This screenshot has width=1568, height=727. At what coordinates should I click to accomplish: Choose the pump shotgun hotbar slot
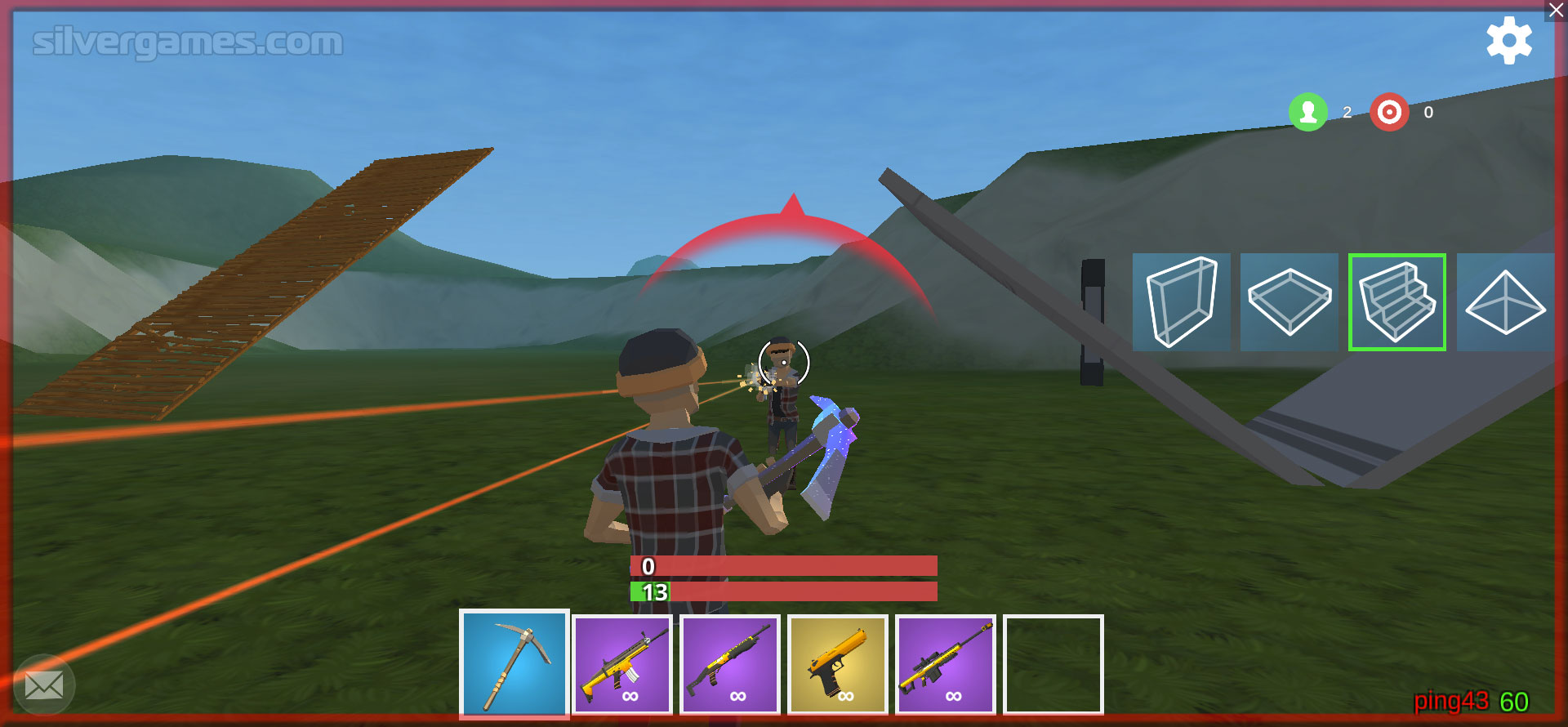(x=730, y=665)
